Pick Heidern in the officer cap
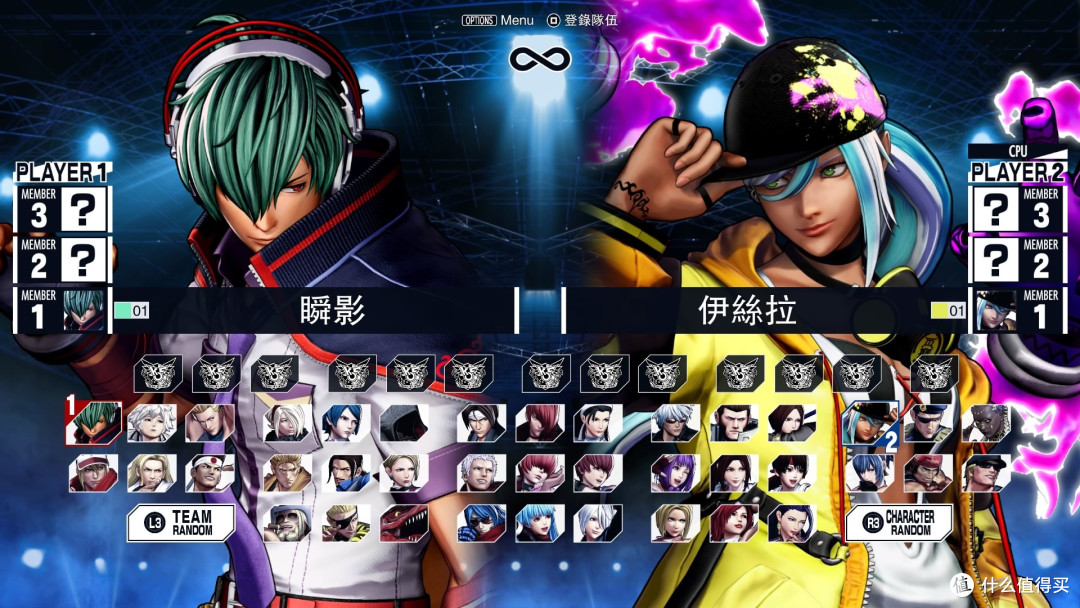The width and height of the screenshot is (1080, 608). point(927,423)
